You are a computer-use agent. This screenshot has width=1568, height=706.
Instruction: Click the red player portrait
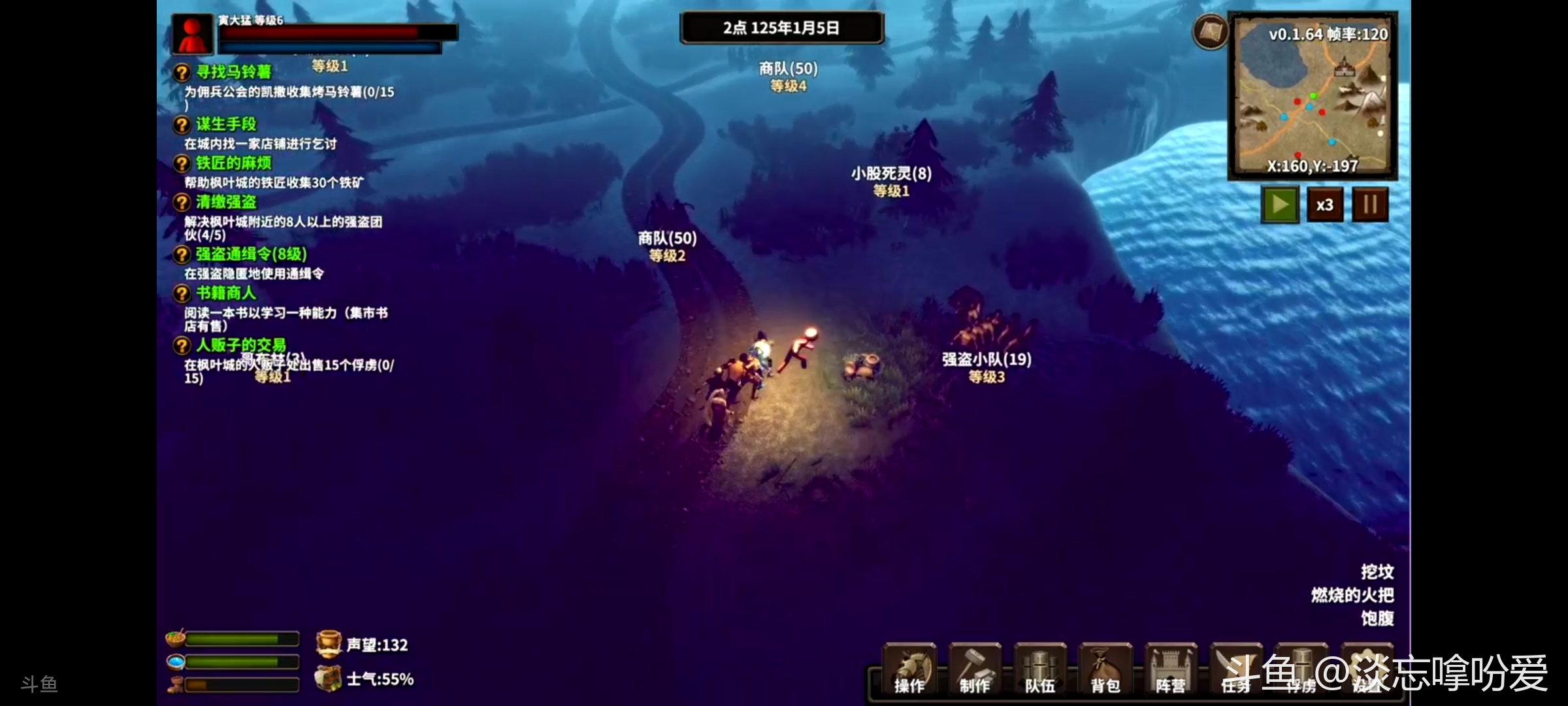(x=192, y=34)
